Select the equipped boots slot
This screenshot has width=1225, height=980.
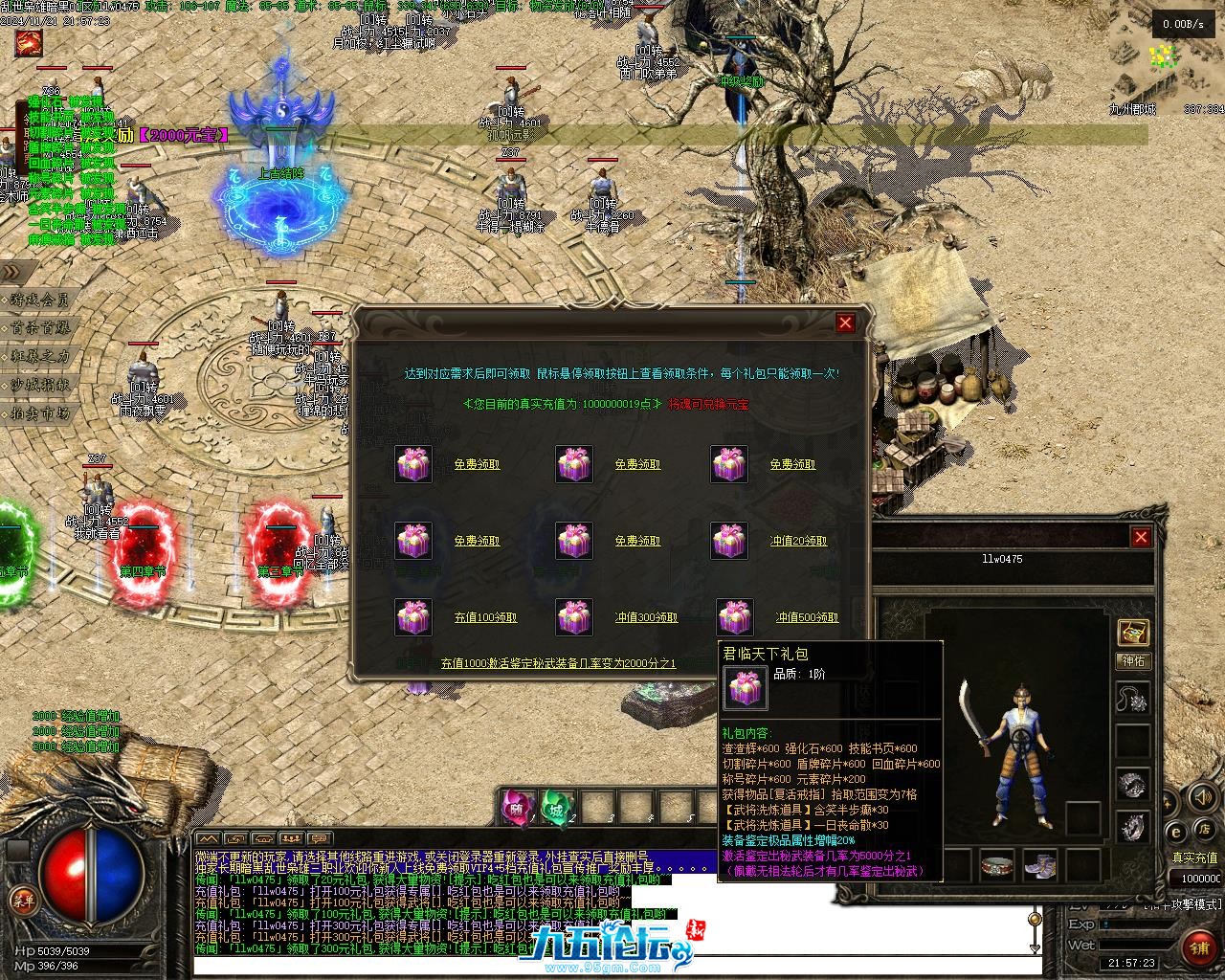point(1039,865)
